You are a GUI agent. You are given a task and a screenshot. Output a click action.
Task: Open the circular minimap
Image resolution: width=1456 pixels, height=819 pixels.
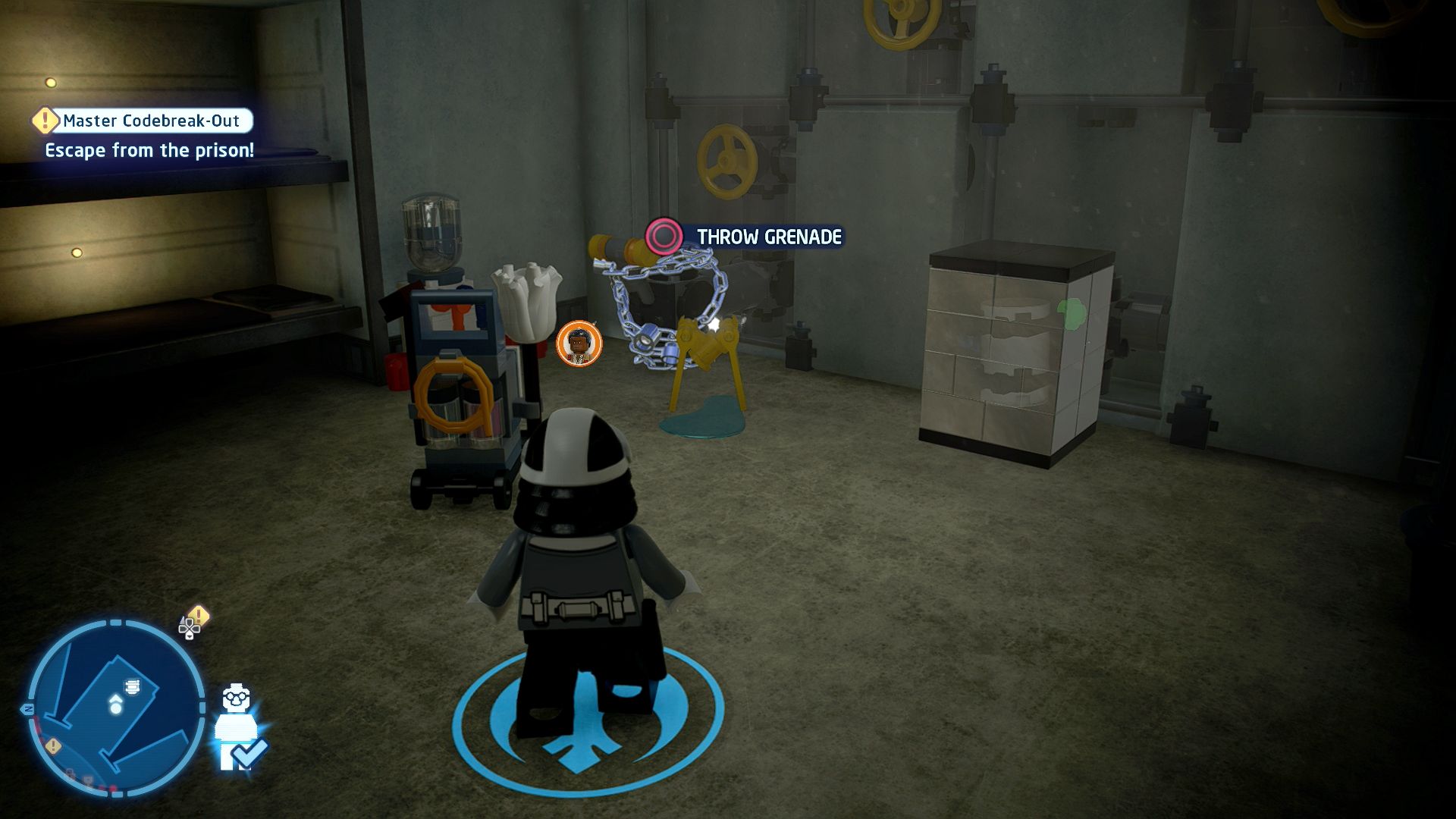(x=116, y=707)
